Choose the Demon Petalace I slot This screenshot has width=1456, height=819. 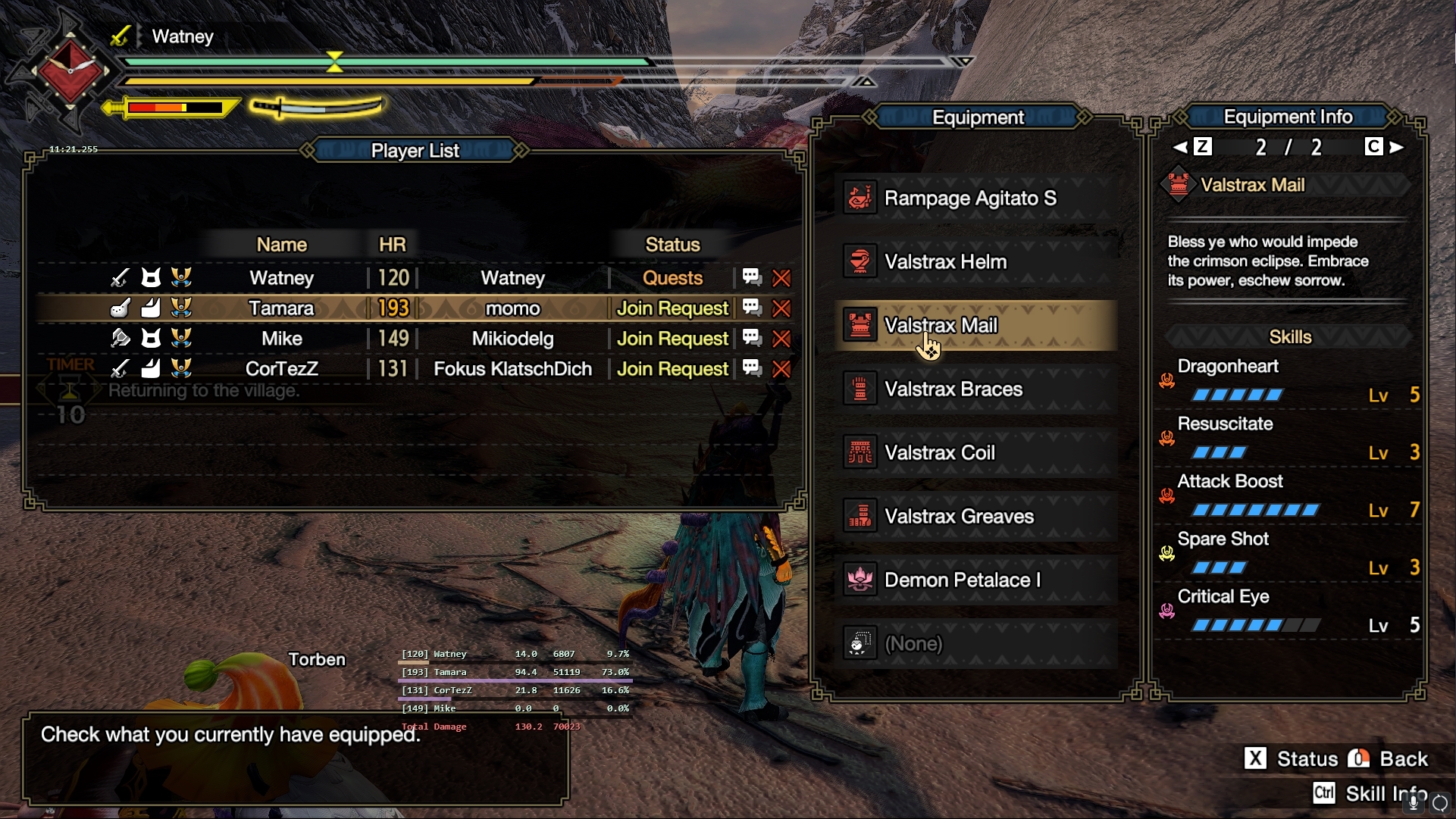pos(976,580)
